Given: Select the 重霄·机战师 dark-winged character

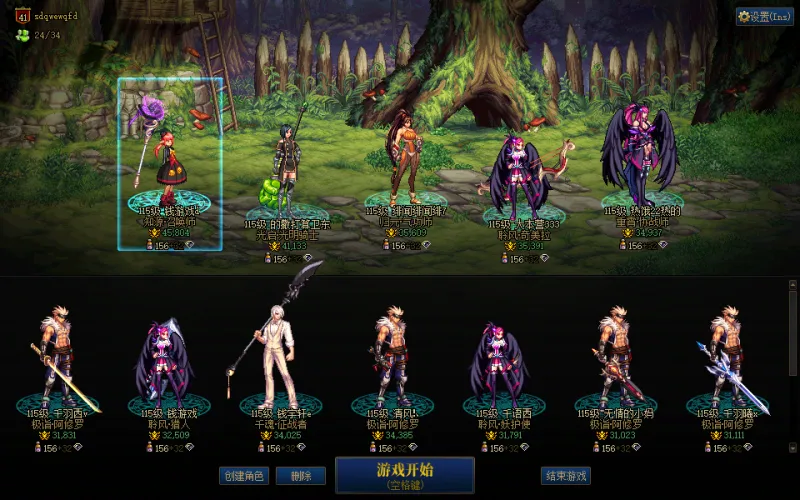Looking at the screenshot, I should pyautogui.click(x=642, y=160).
